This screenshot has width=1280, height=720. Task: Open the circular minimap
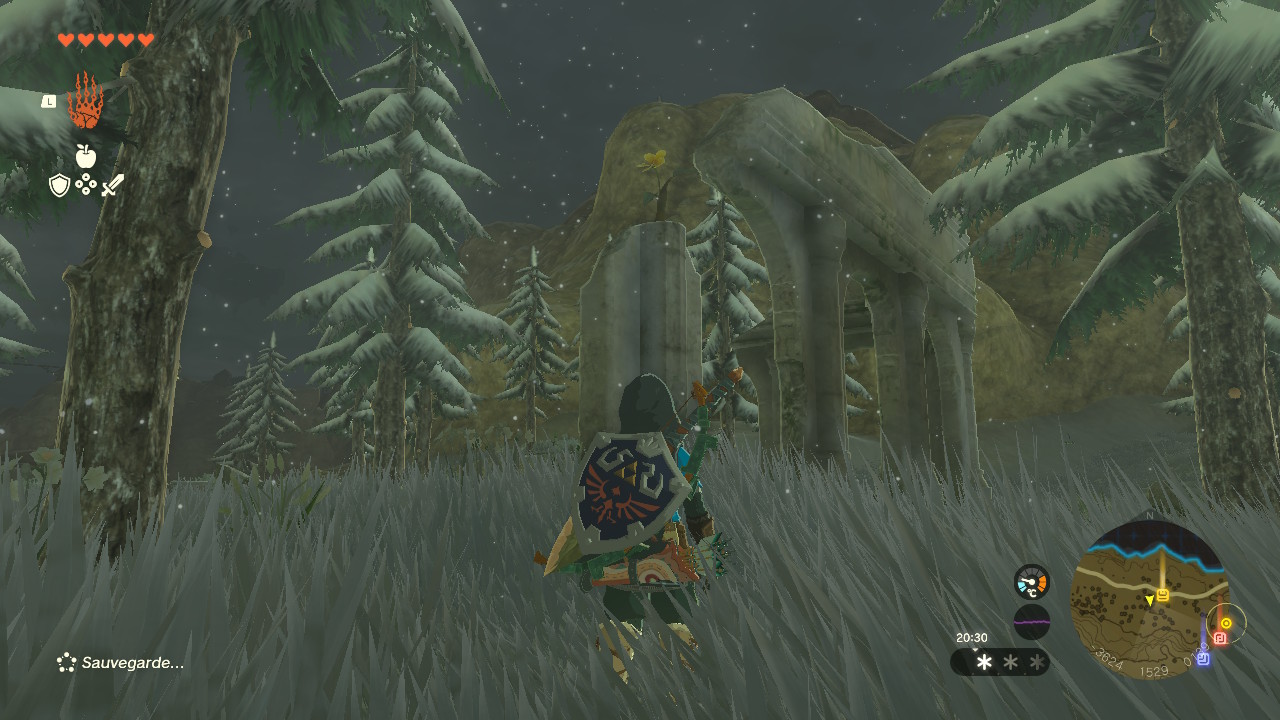click(1148, 600)
